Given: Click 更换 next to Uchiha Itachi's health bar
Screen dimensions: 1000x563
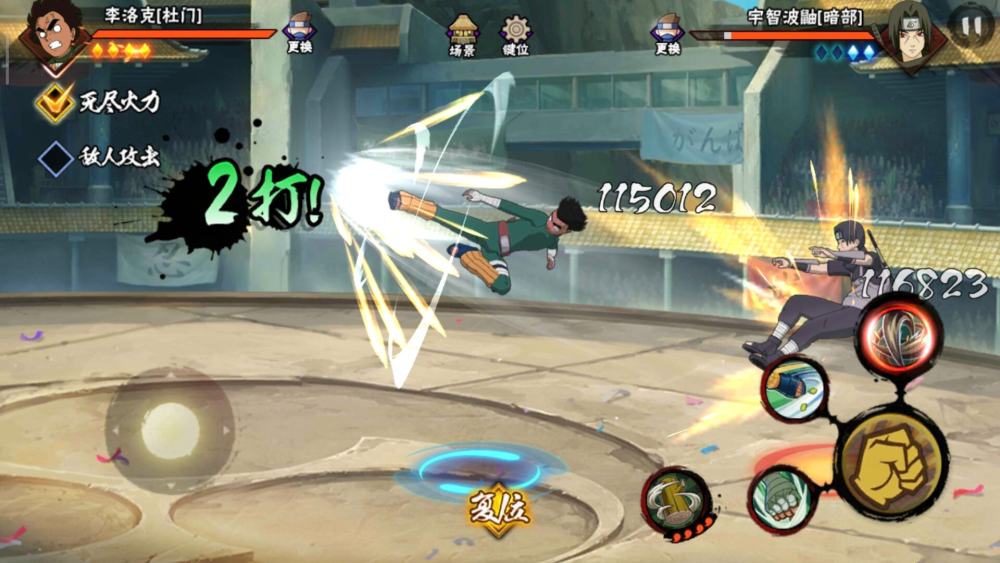Looking at the screenshot, I should click(x=668, y=33).
